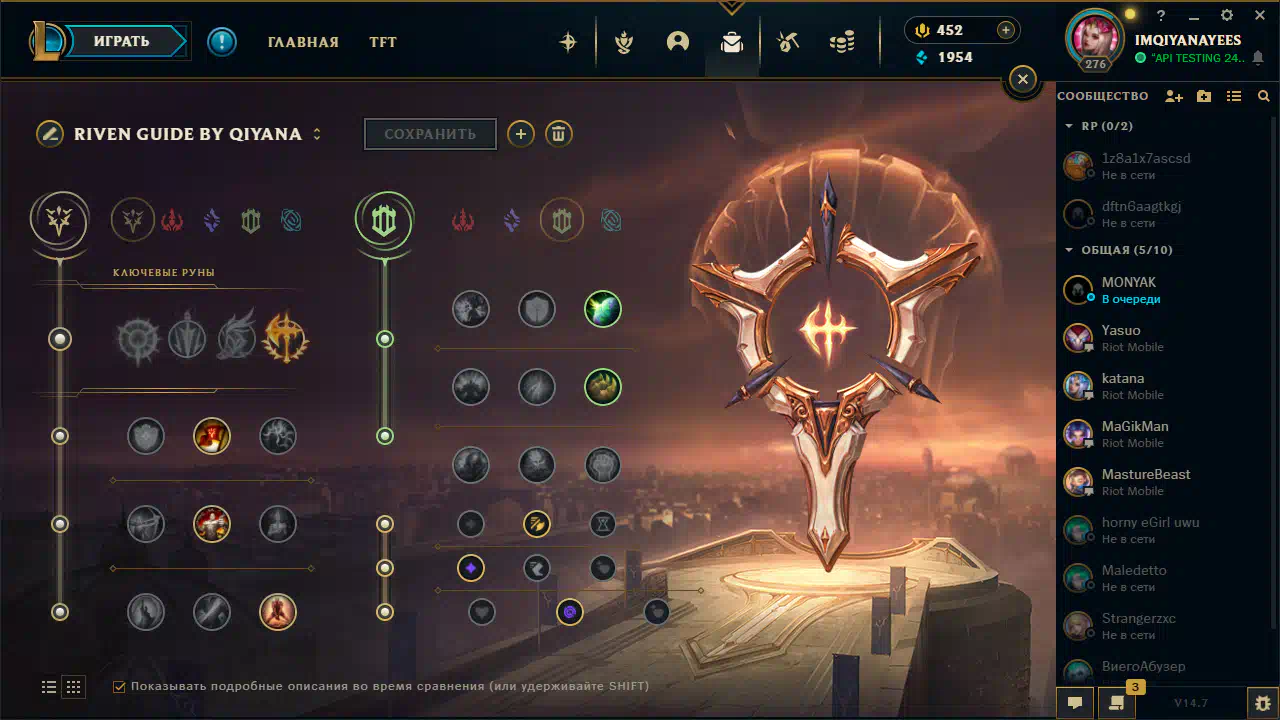Edit the rune page name pencil icon
This screenshot has height=720, width=1280.
click(50, 134)
